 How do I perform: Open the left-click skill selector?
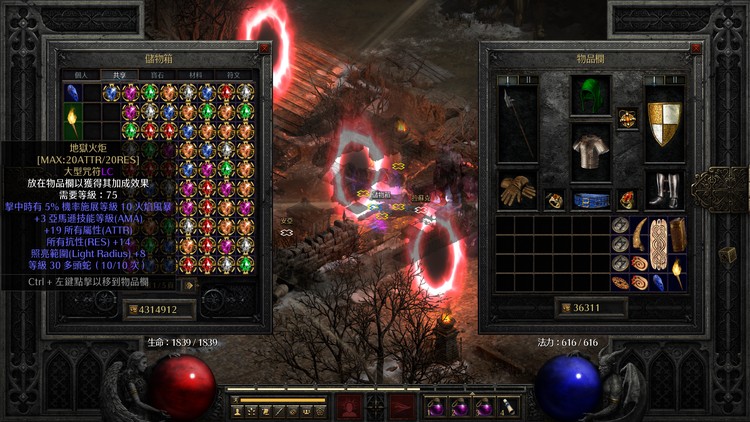pos(349,406)
